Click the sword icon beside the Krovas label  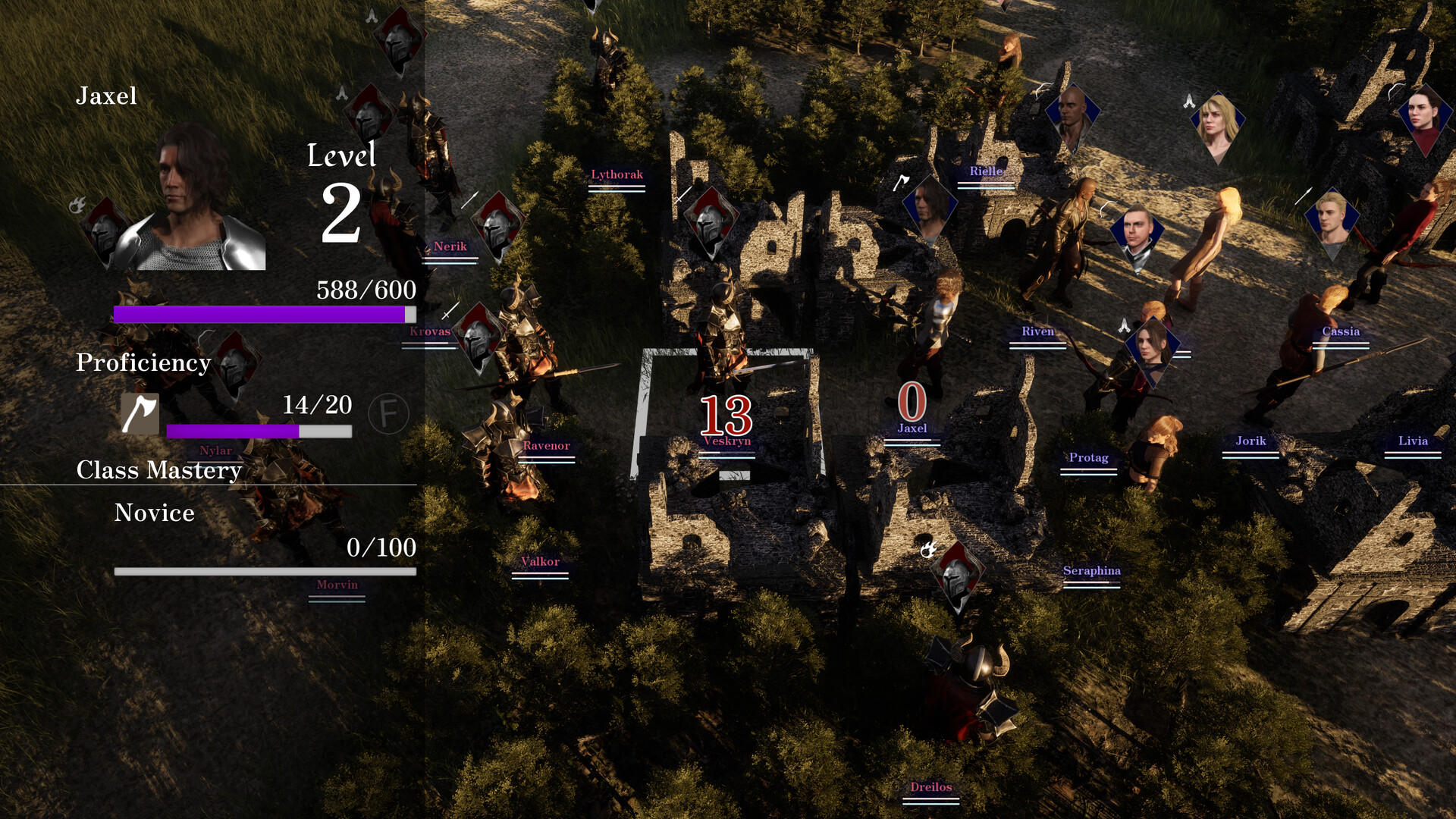coord(451,311)
